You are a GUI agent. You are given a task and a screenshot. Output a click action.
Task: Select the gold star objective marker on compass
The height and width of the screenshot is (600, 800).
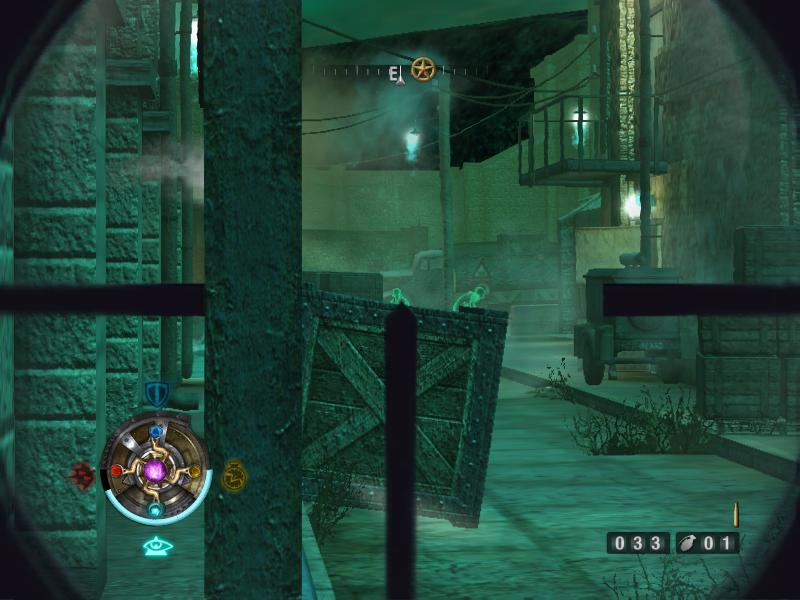[x=424, y=70]
